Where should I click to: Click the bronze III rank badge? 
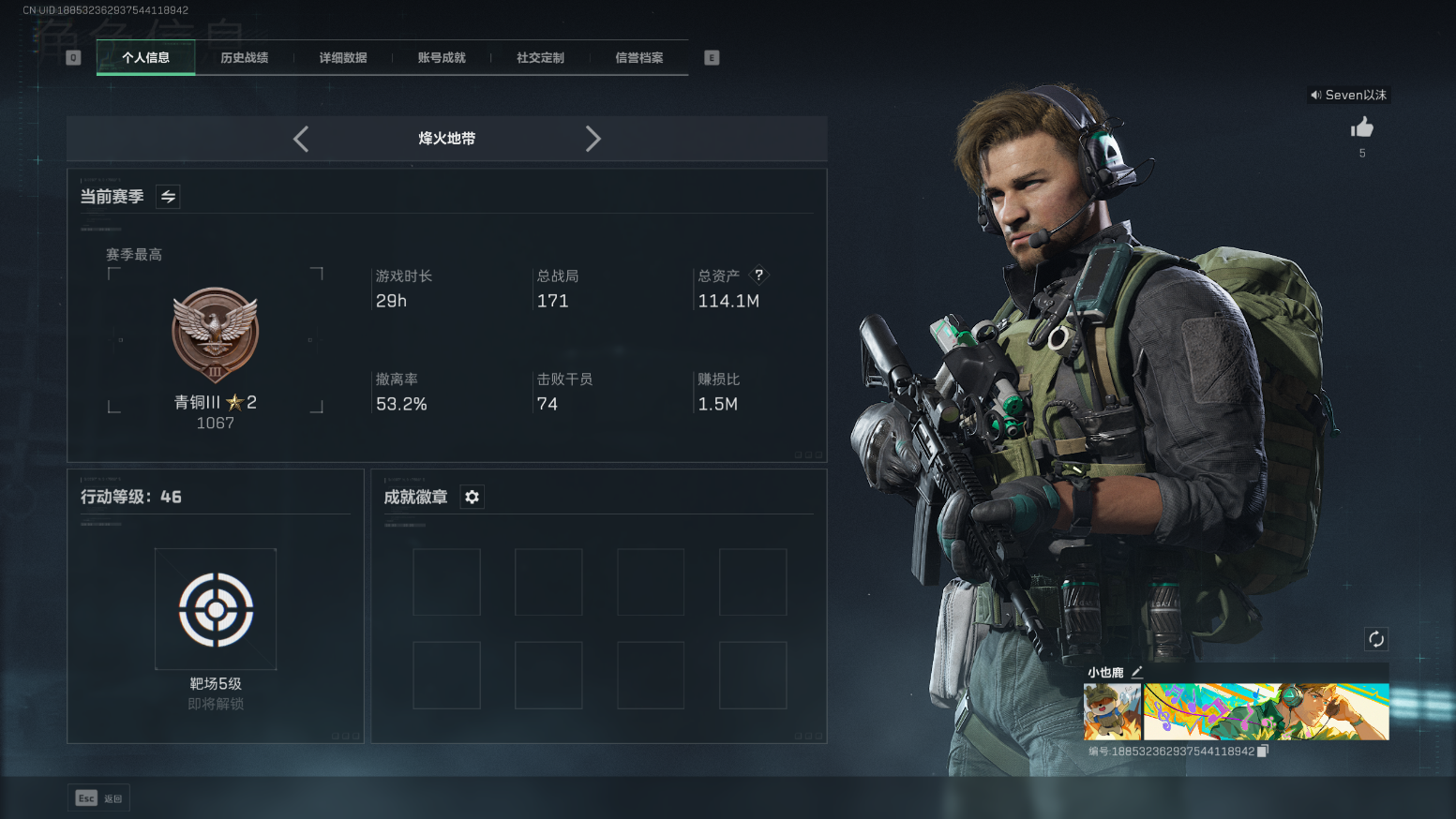coord(215,335)
